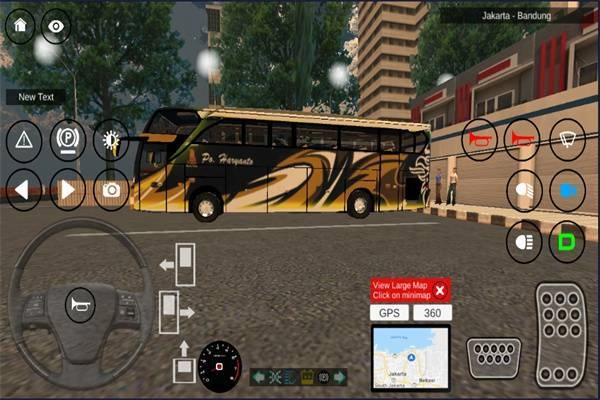Turn on the hazard warning lights
Viewport: 600px width, 400px height.
(x=24, y=140)
